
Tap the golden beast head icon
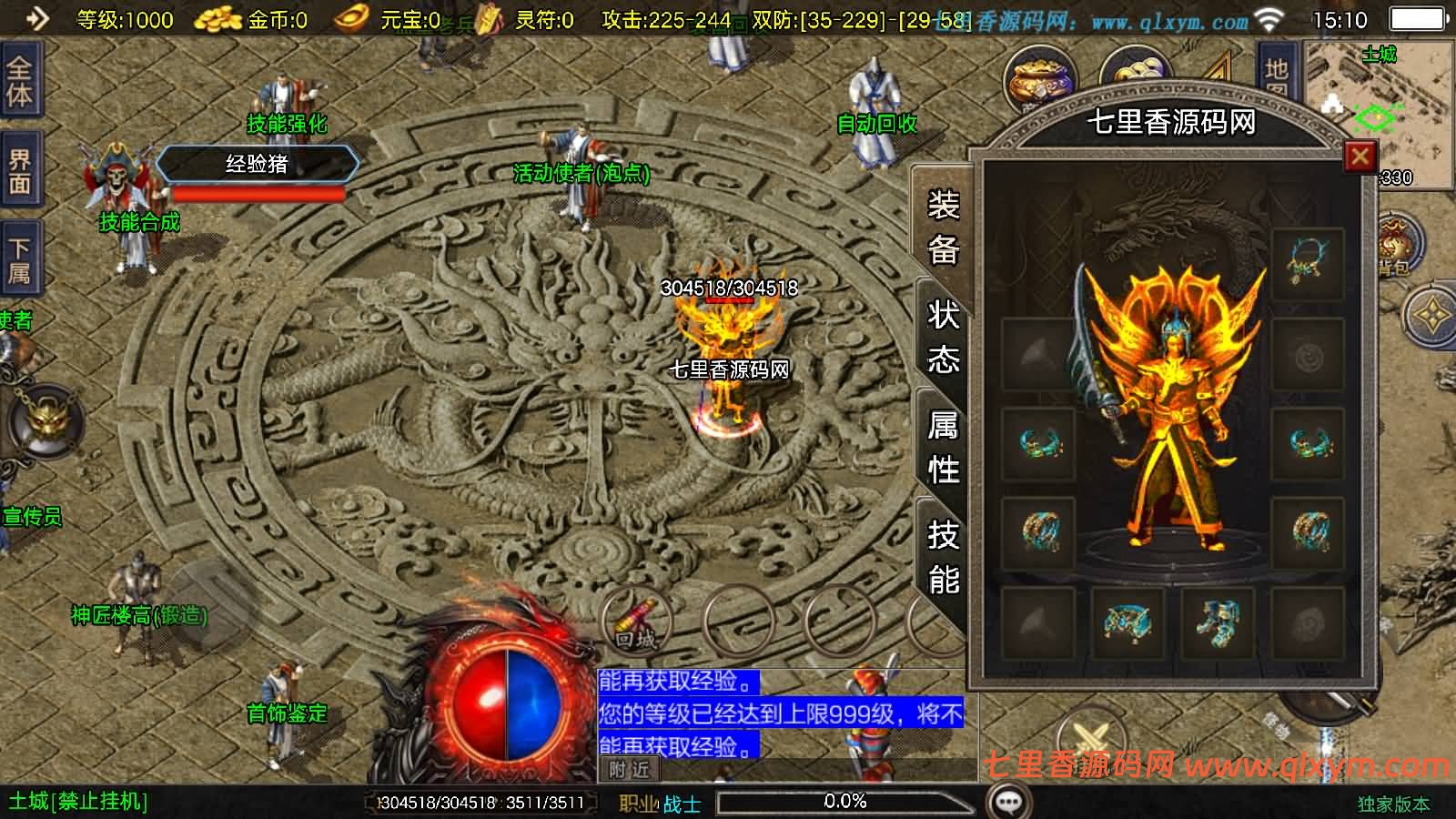[x=44, y=422]
